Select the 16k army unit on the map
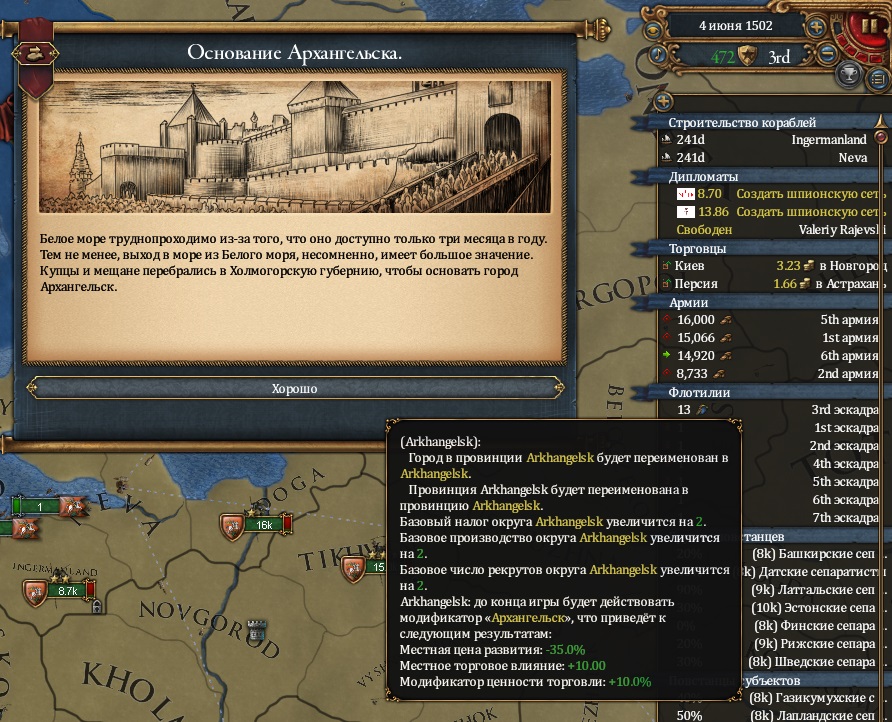Screen dimensions: 892x722 (261, 524)
